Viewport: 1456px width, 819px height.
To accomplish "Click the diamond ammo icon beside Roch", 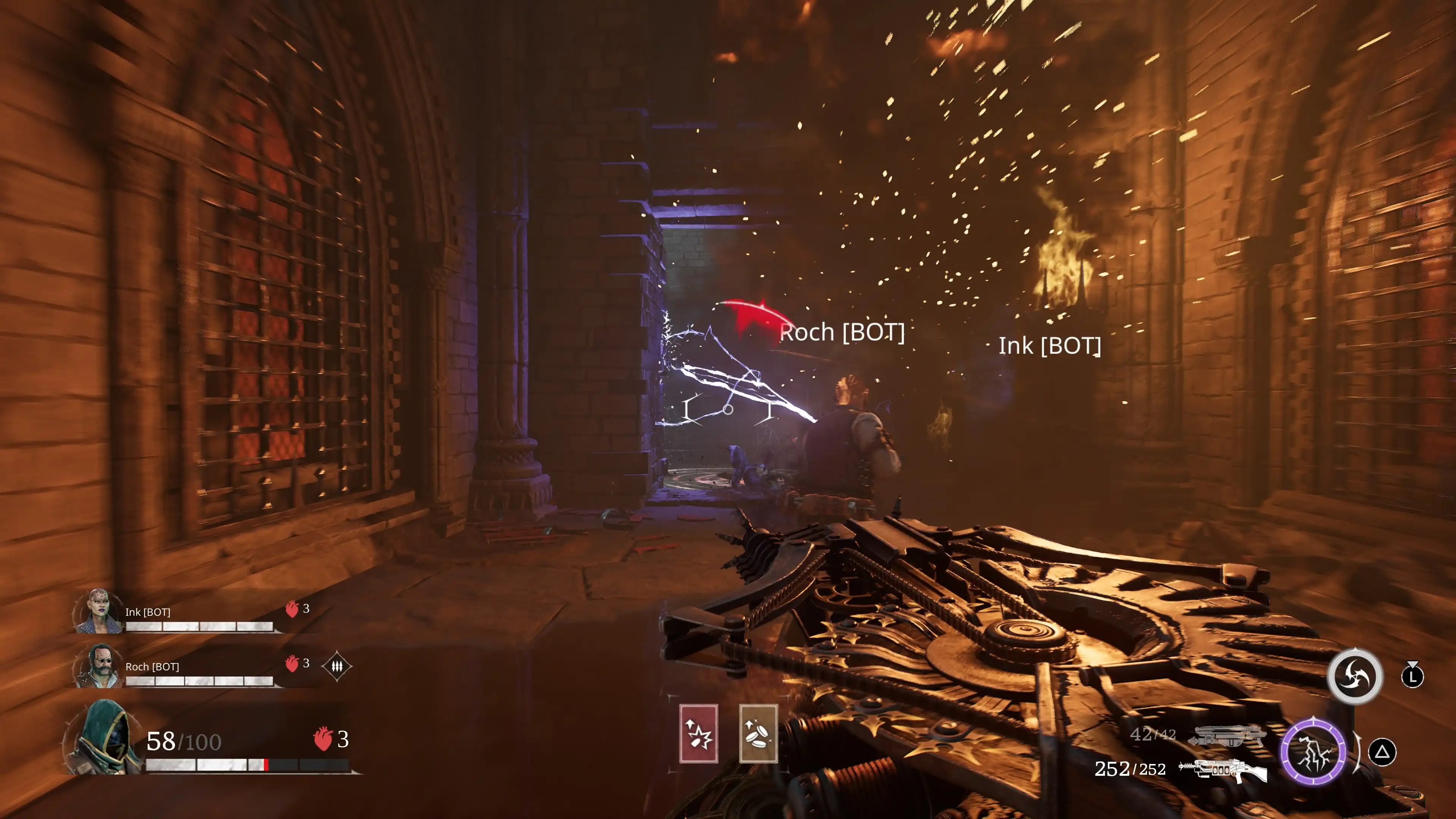I will pos(337,667).
